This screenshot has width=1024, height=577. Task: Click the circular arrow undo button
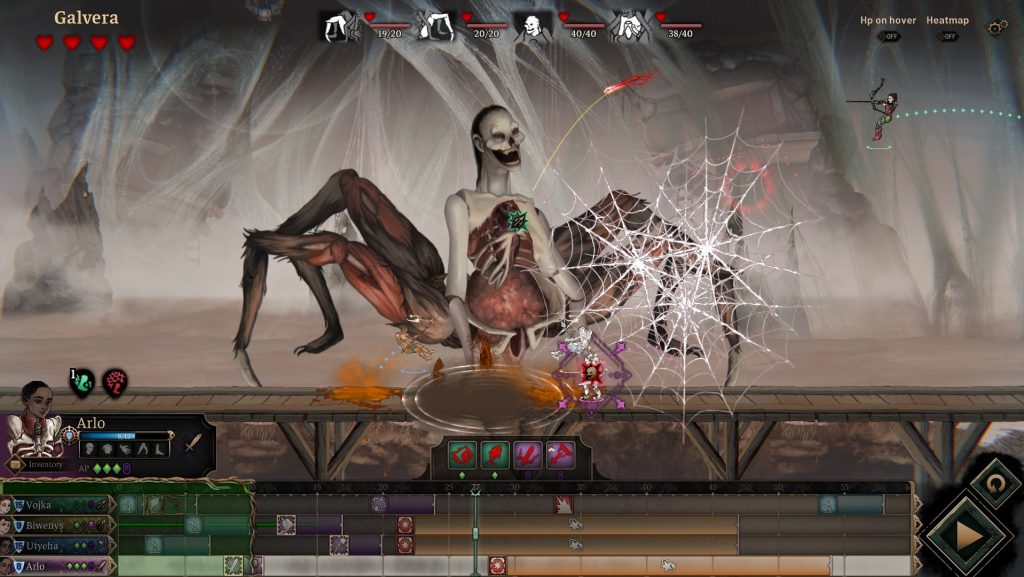[x=995, y=483]
